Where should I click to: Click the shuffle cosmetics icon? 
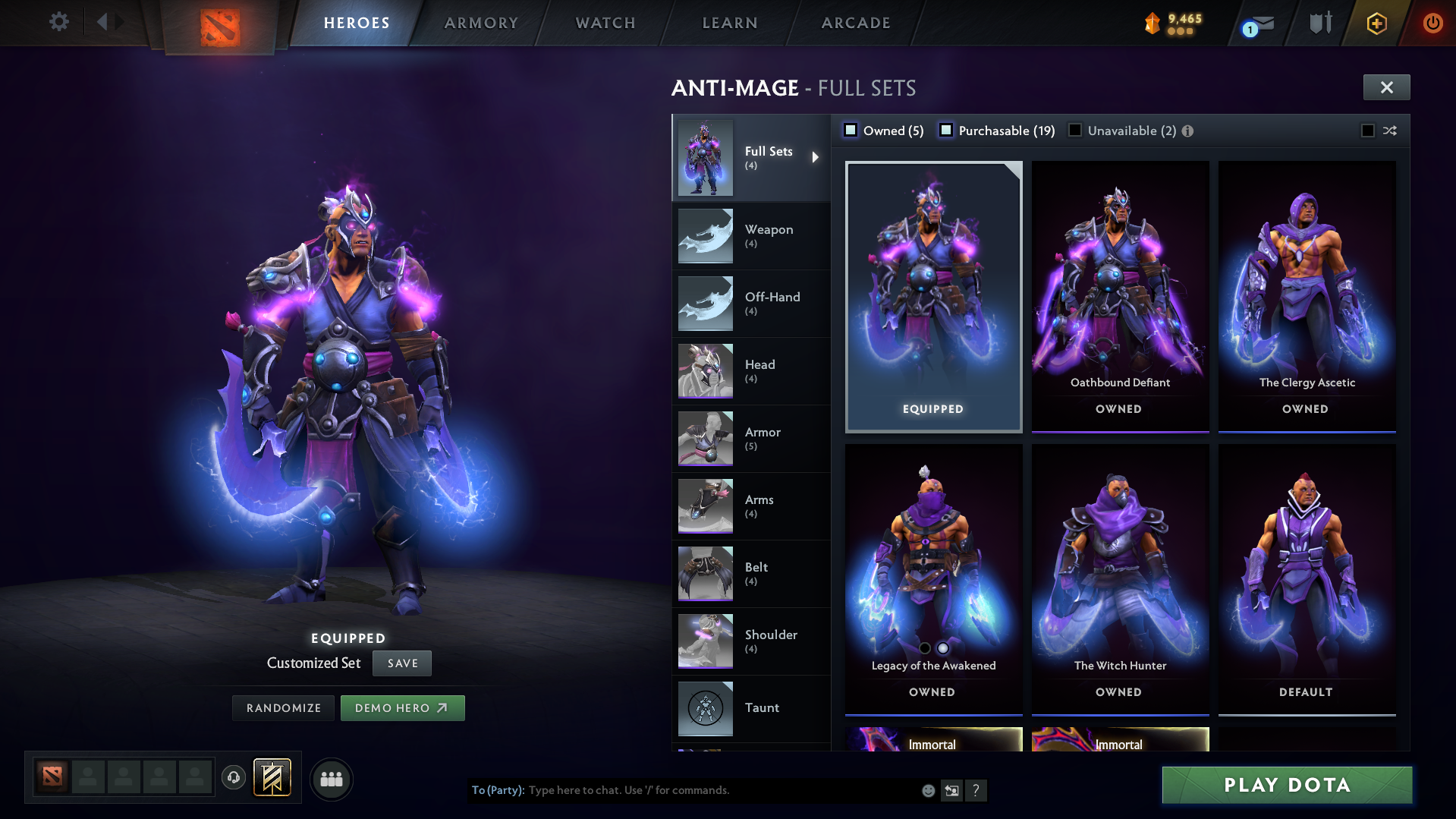(1389, 130)
